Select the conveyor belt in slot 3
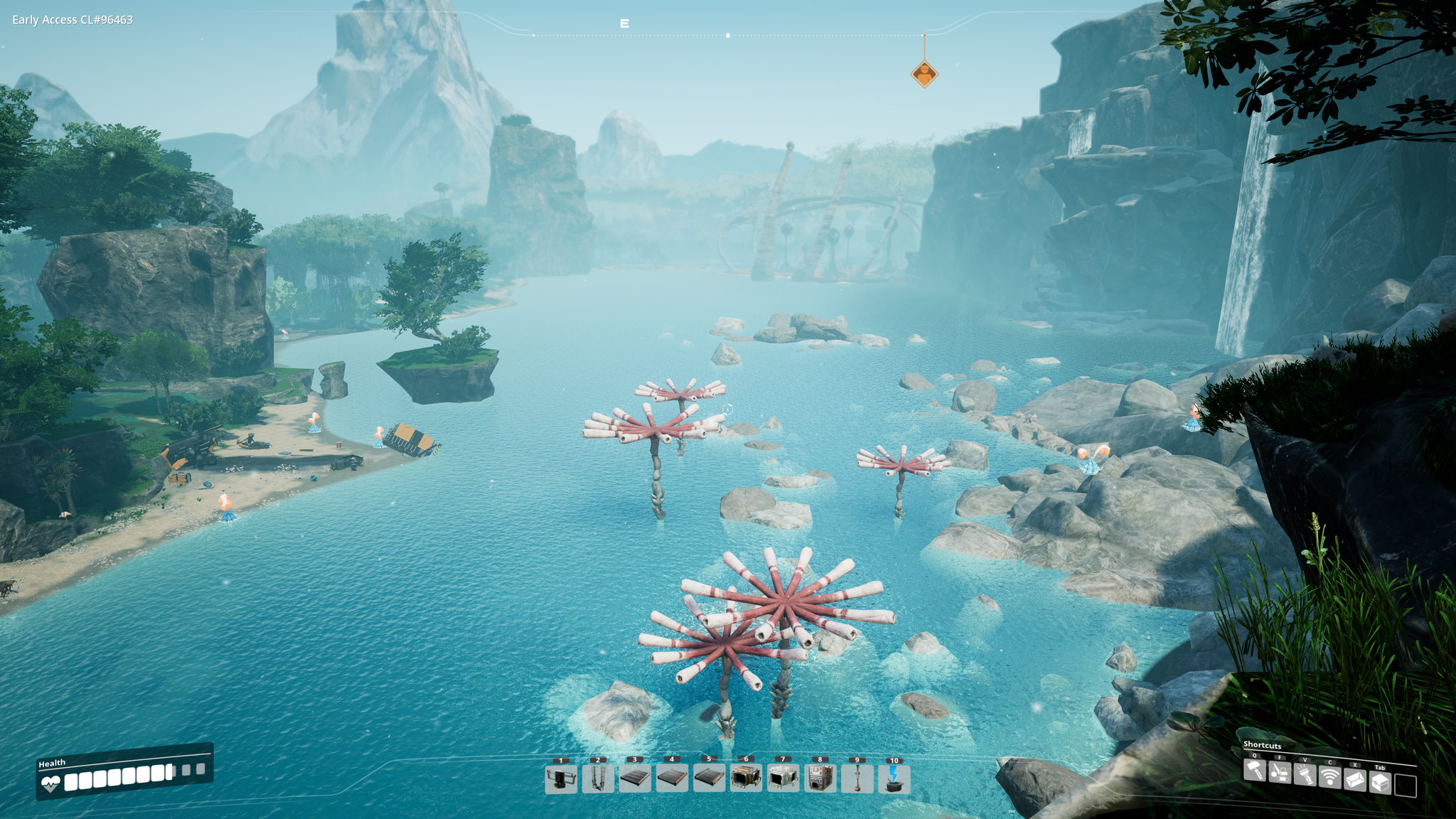 635,778
